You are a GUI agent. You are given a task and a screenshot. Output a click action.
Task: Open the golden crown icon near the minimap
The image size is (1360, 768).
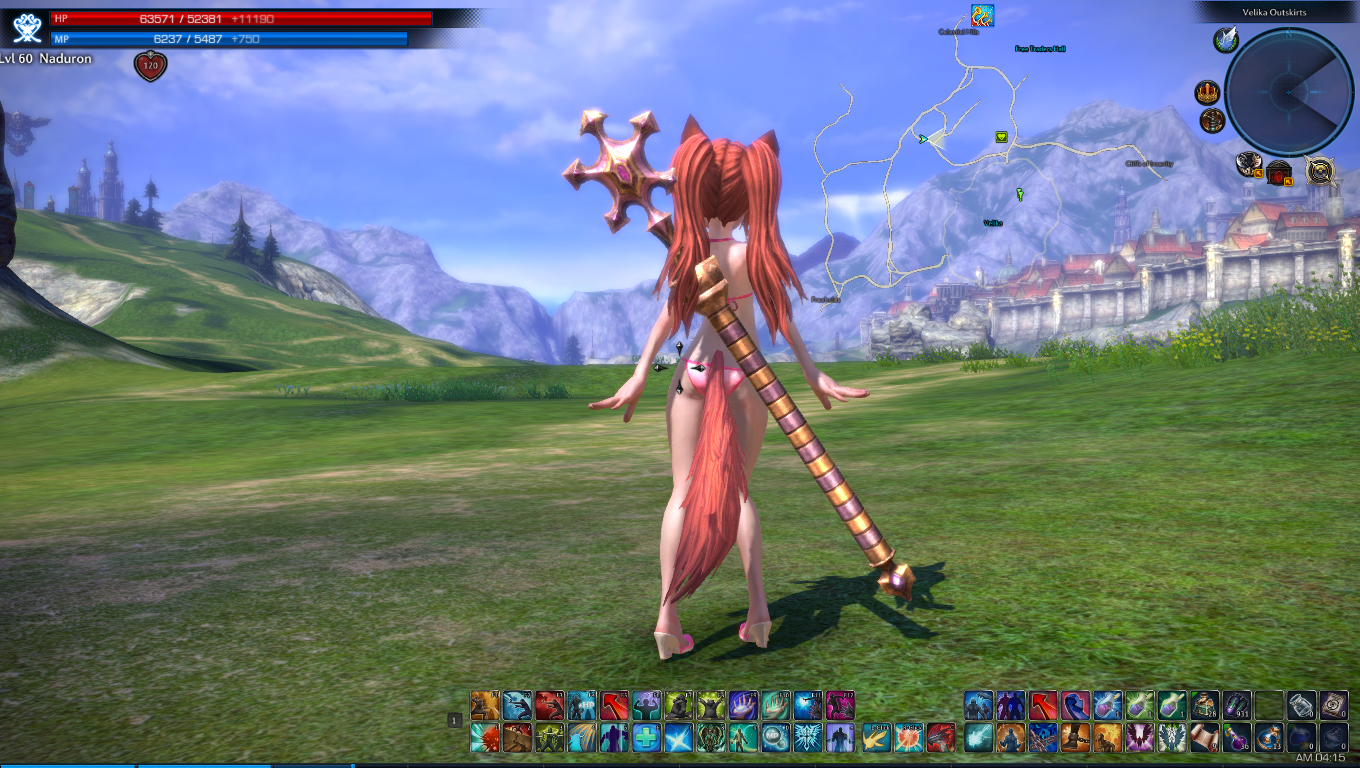pyautogui.click(x=1208, y=93)
